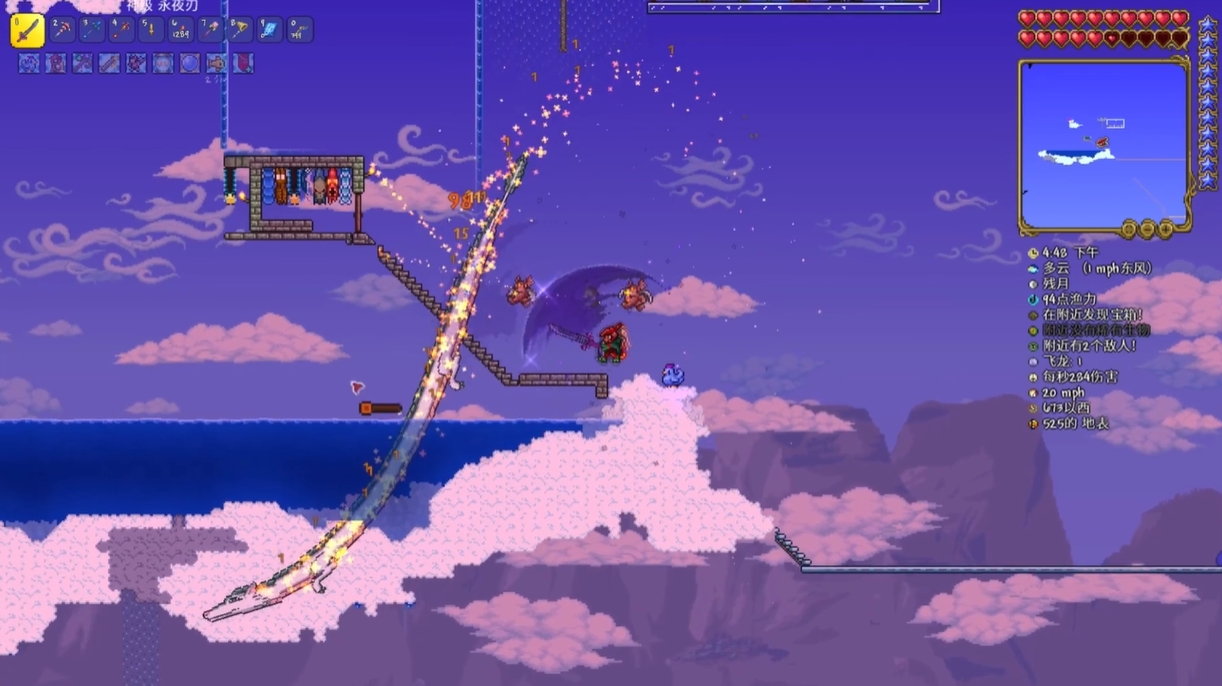
Task: Click the fish-shaped buff icon
Action: pos(216,63)
